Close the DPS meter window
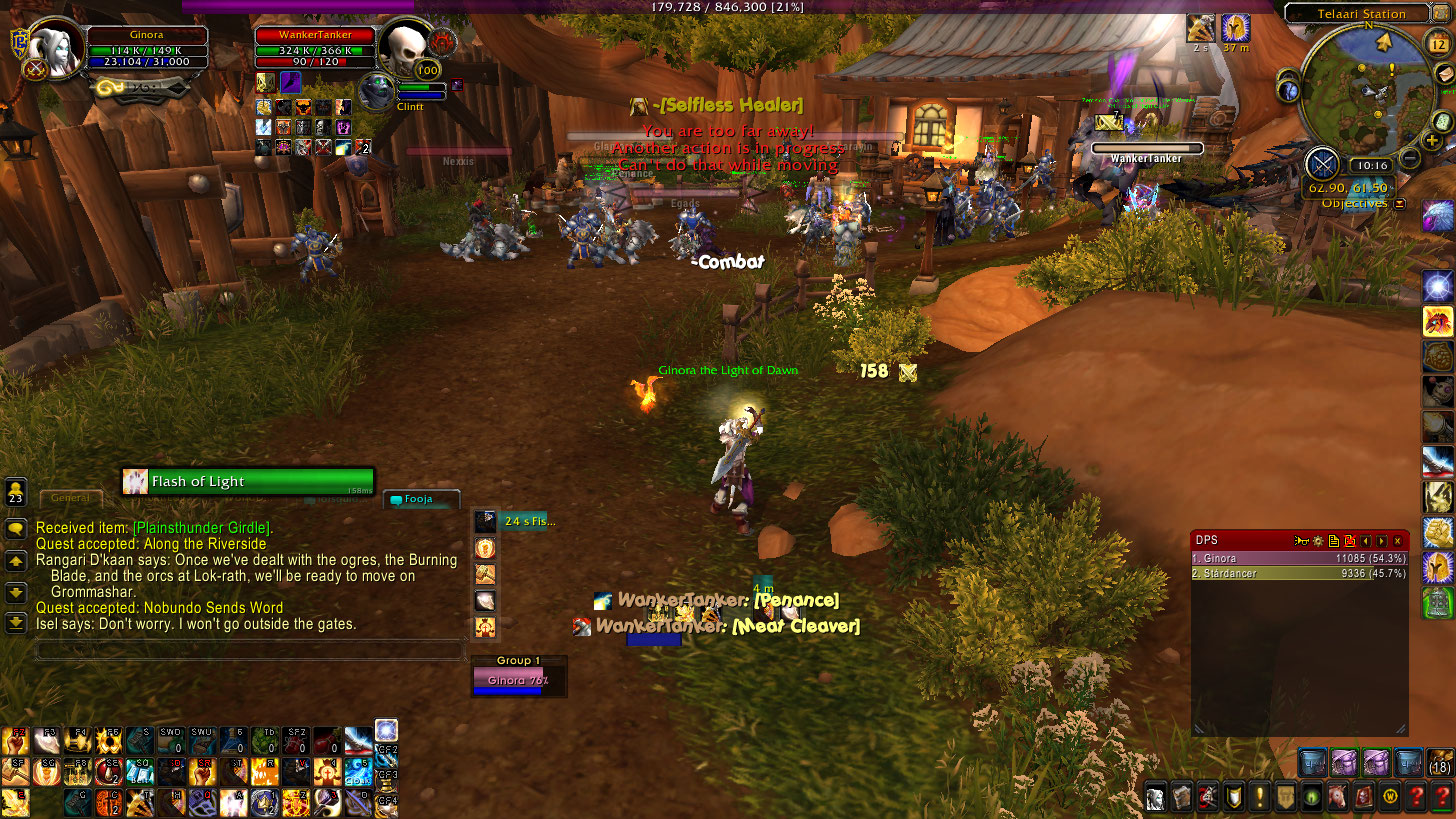This screenshot has width=1456, height=819. click(1398, 541)
